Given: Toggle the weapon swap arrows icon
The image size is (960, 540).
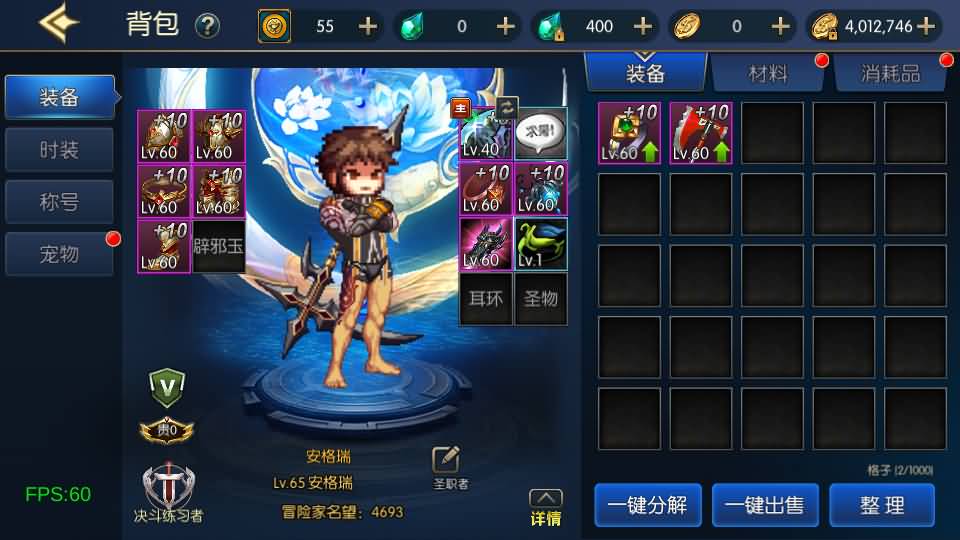Looking at the screenshot, I should pyautogui.click(x=507, y=107).
